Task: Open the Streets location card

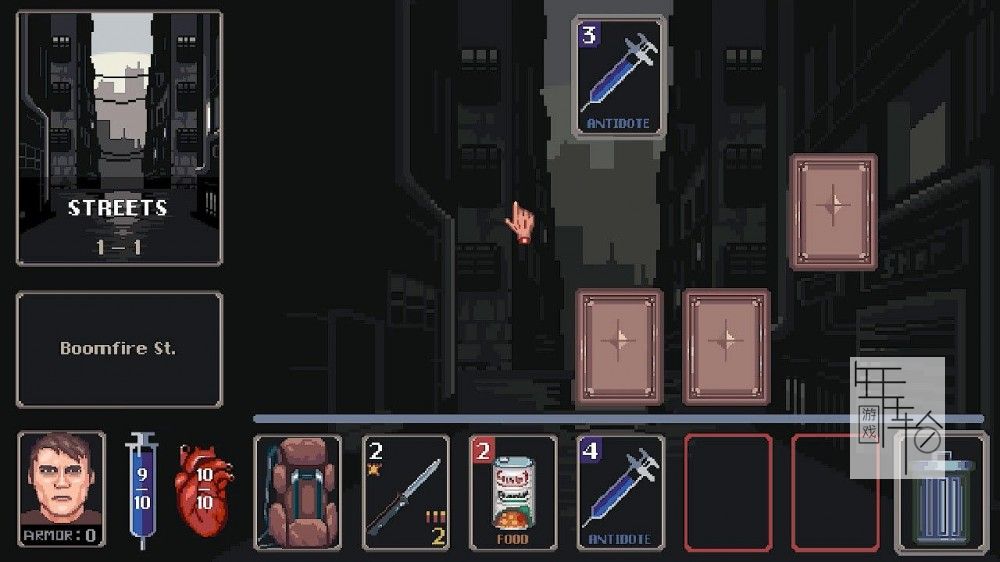Action: (119, 138)
